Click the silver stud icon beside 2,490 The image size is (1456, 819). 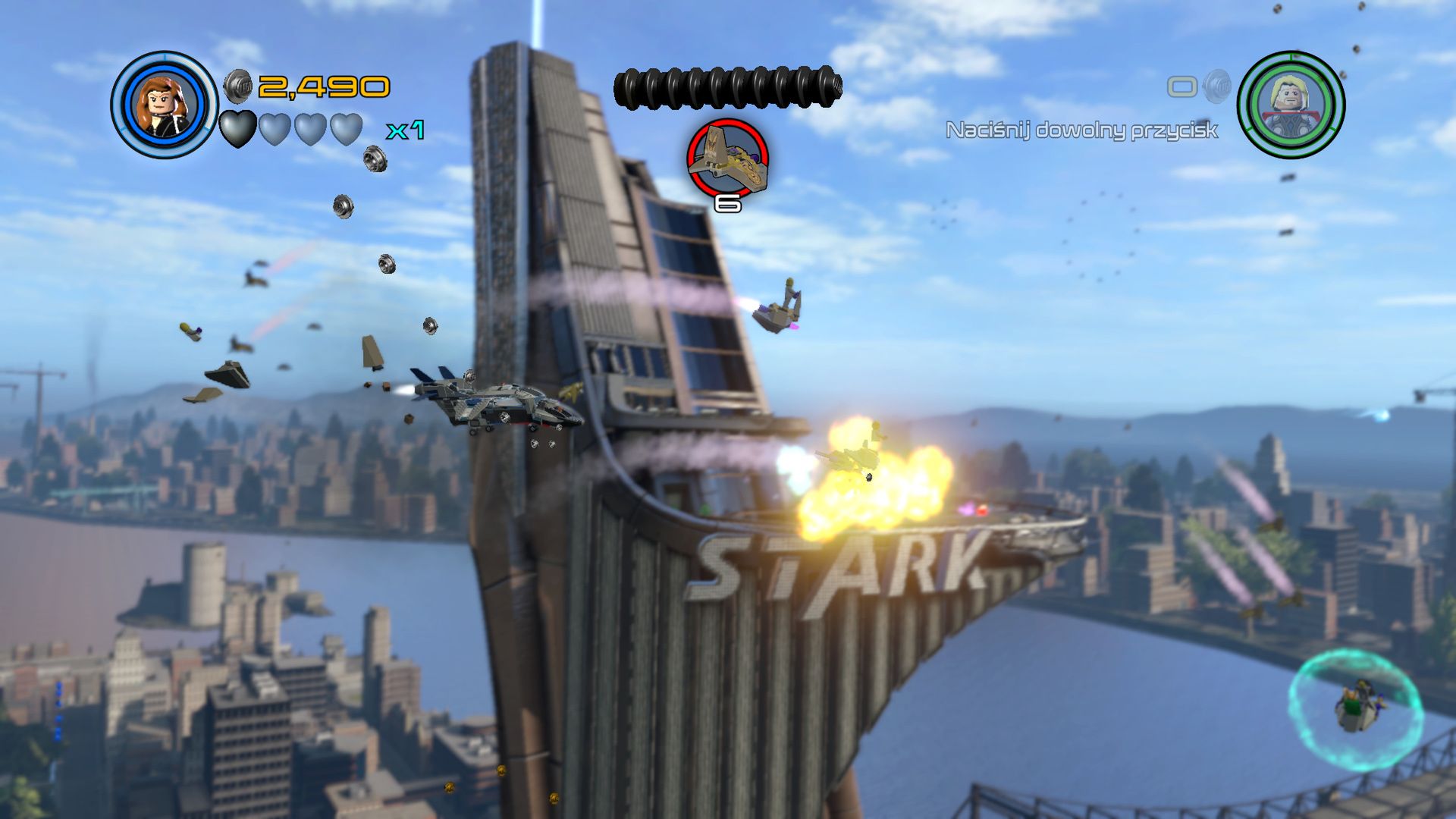pos(238,86)
